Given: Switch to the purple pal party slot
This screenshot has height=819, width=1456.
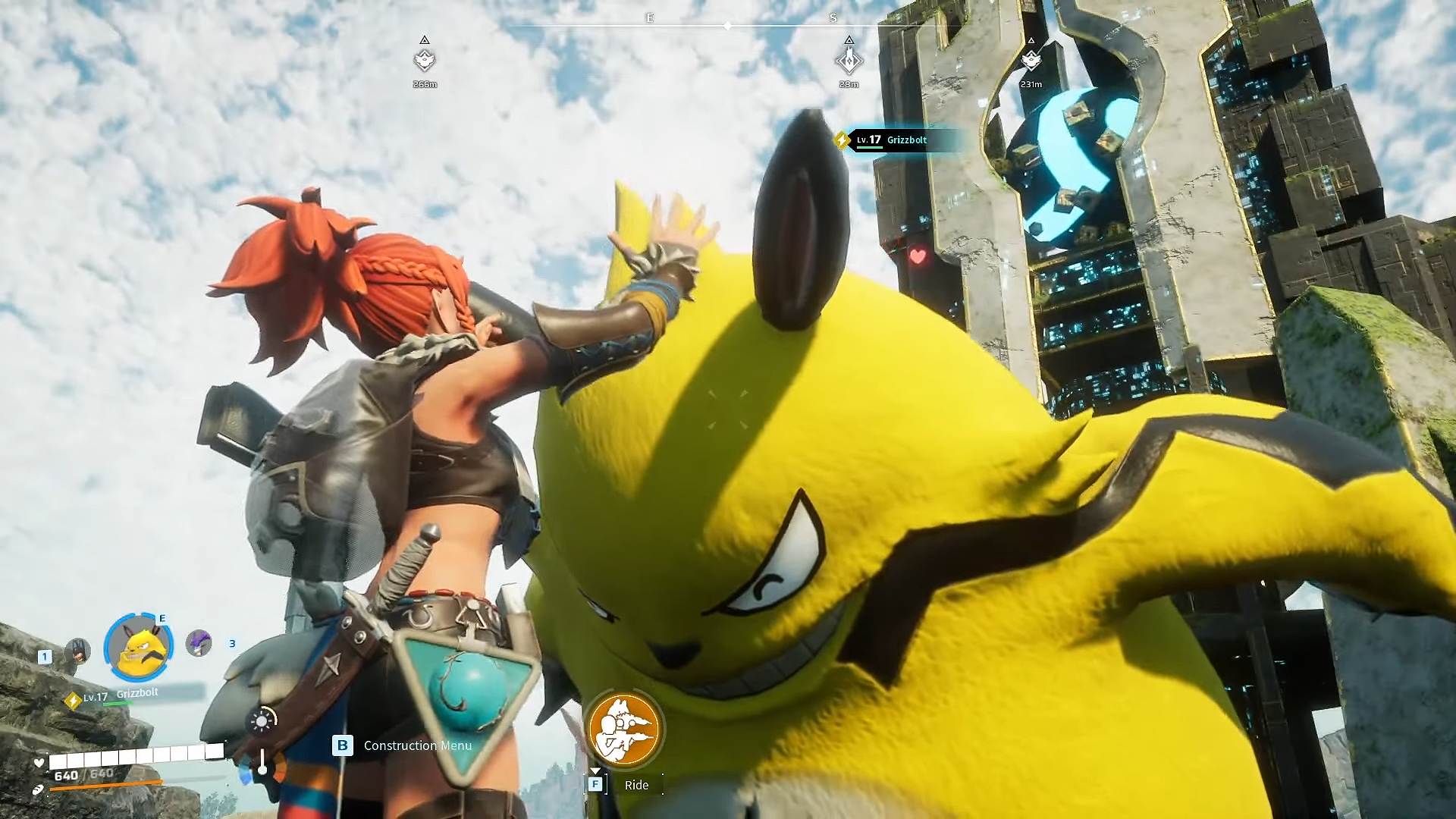Looking at the screenshot, I should click(199, 643).
